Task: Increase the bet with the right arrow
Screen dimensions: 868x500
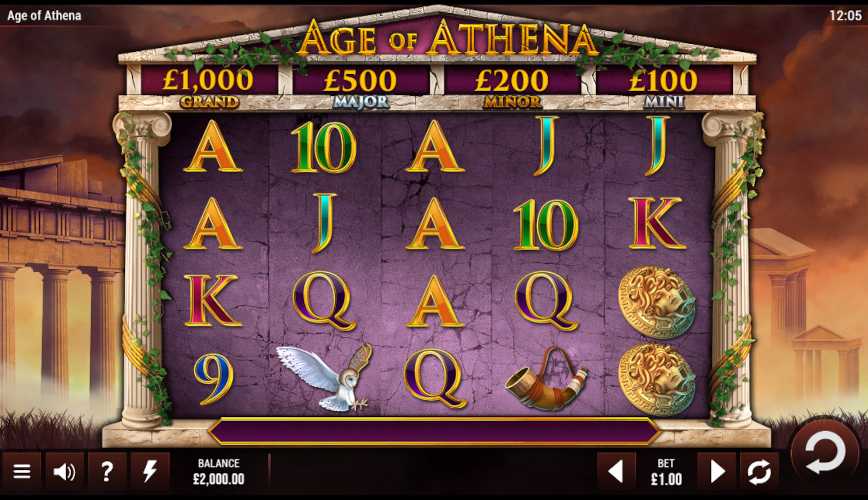Action: [717, 471]
